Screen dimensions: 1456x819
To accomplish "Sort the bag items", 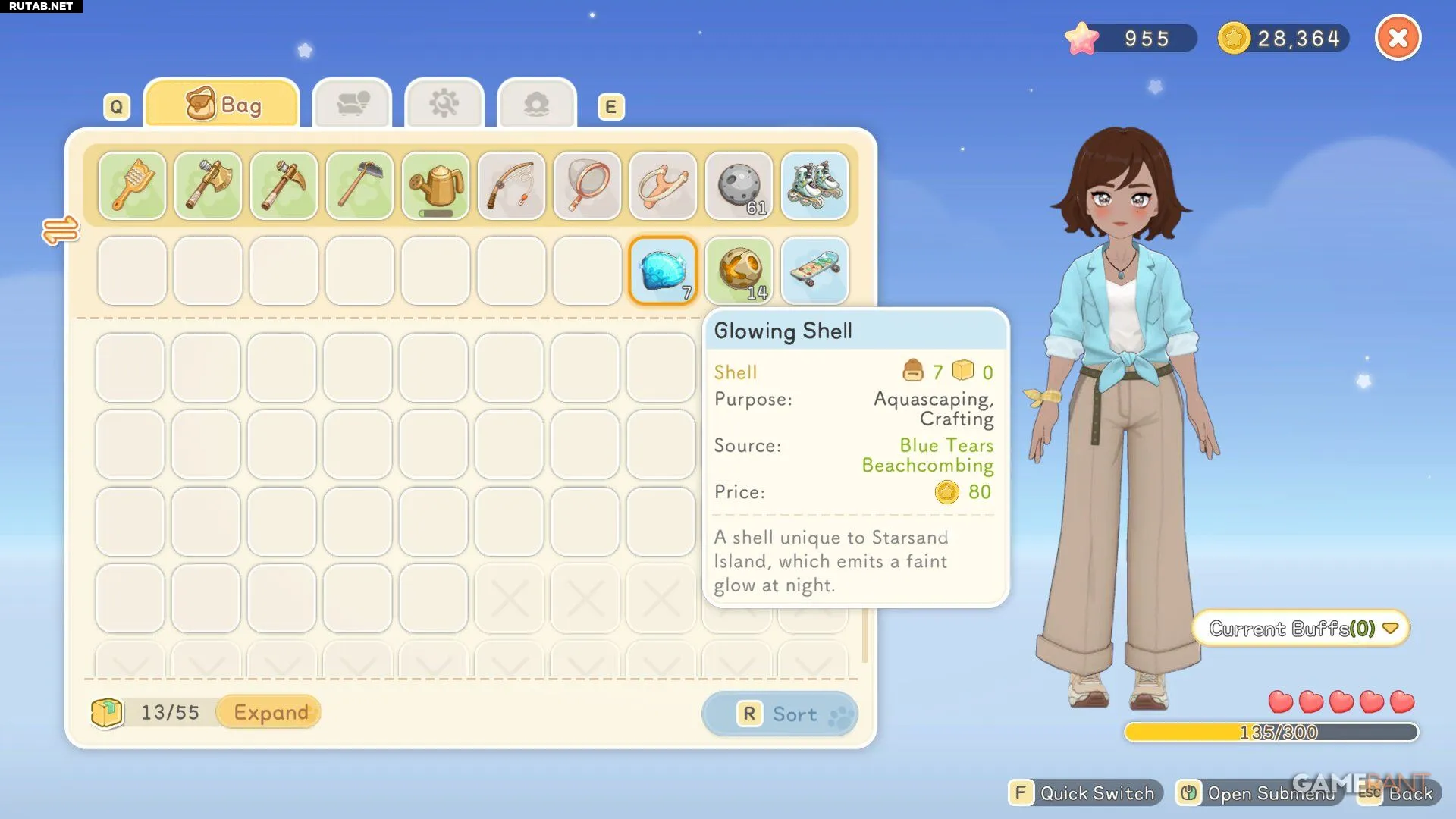I will [780, 714].
